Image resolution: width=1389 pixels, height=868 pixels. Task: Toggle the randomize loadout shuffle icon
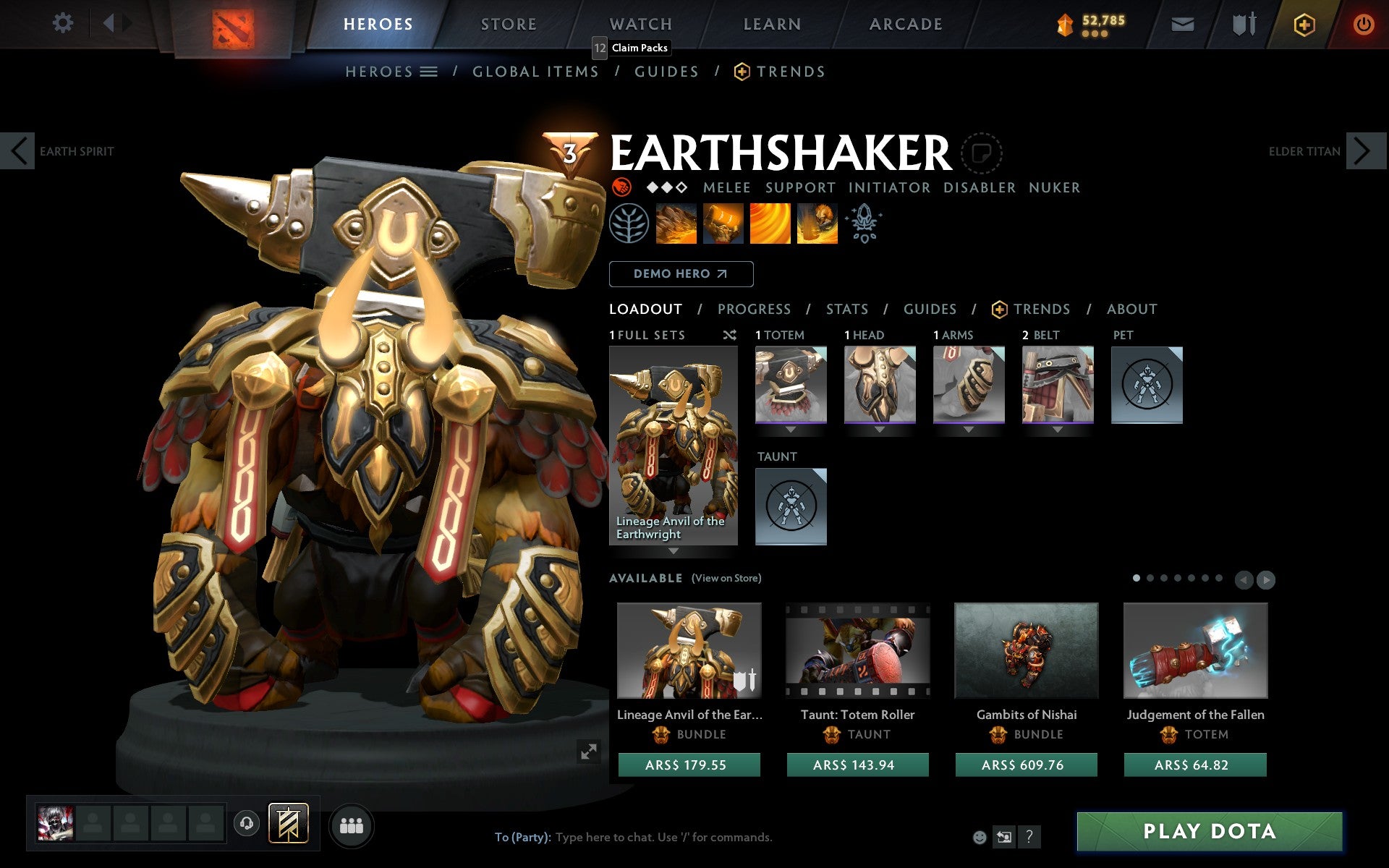pyautogui.click(x=729, y=335)
